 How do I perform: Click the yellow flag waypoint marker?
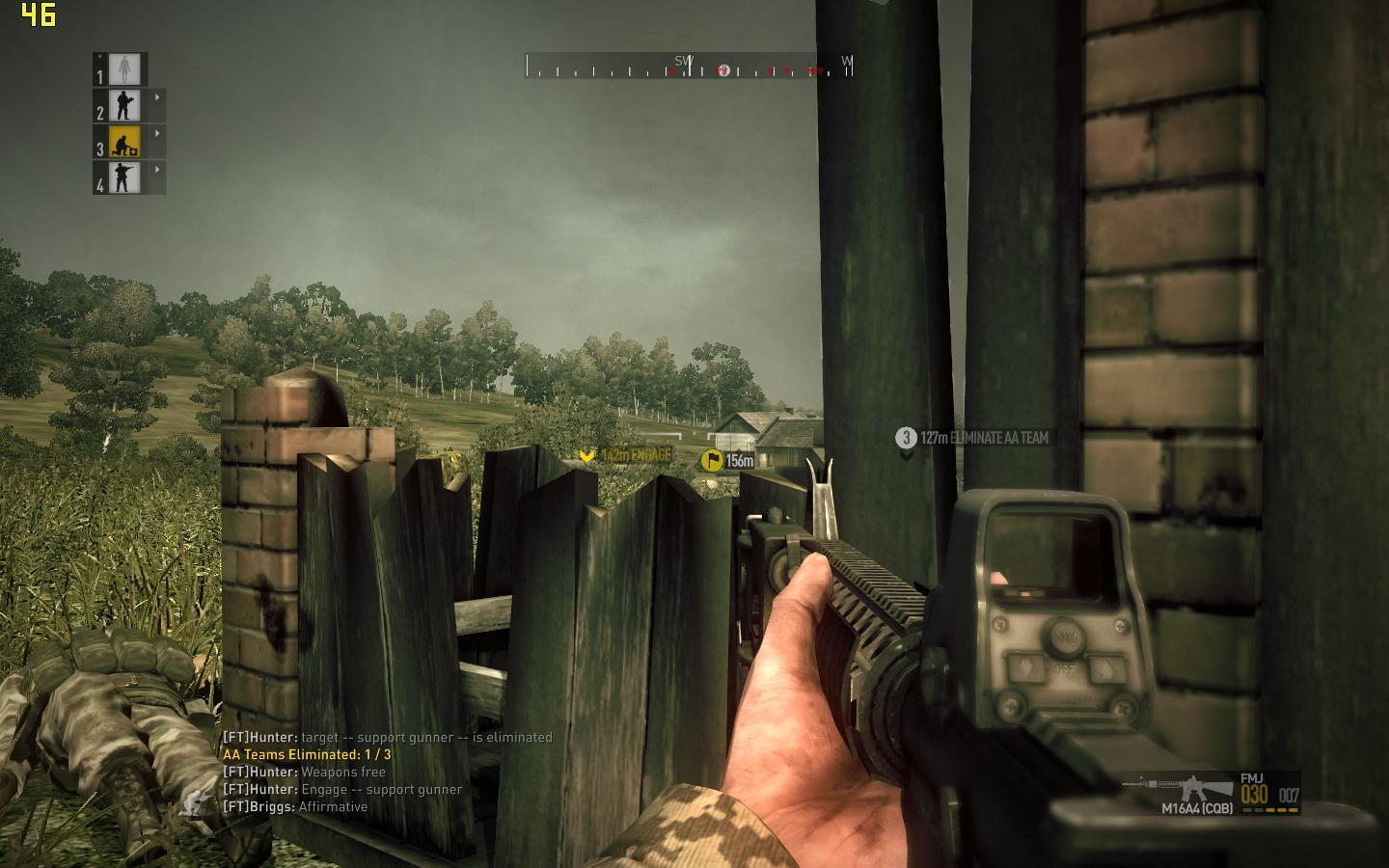(712, 460)
